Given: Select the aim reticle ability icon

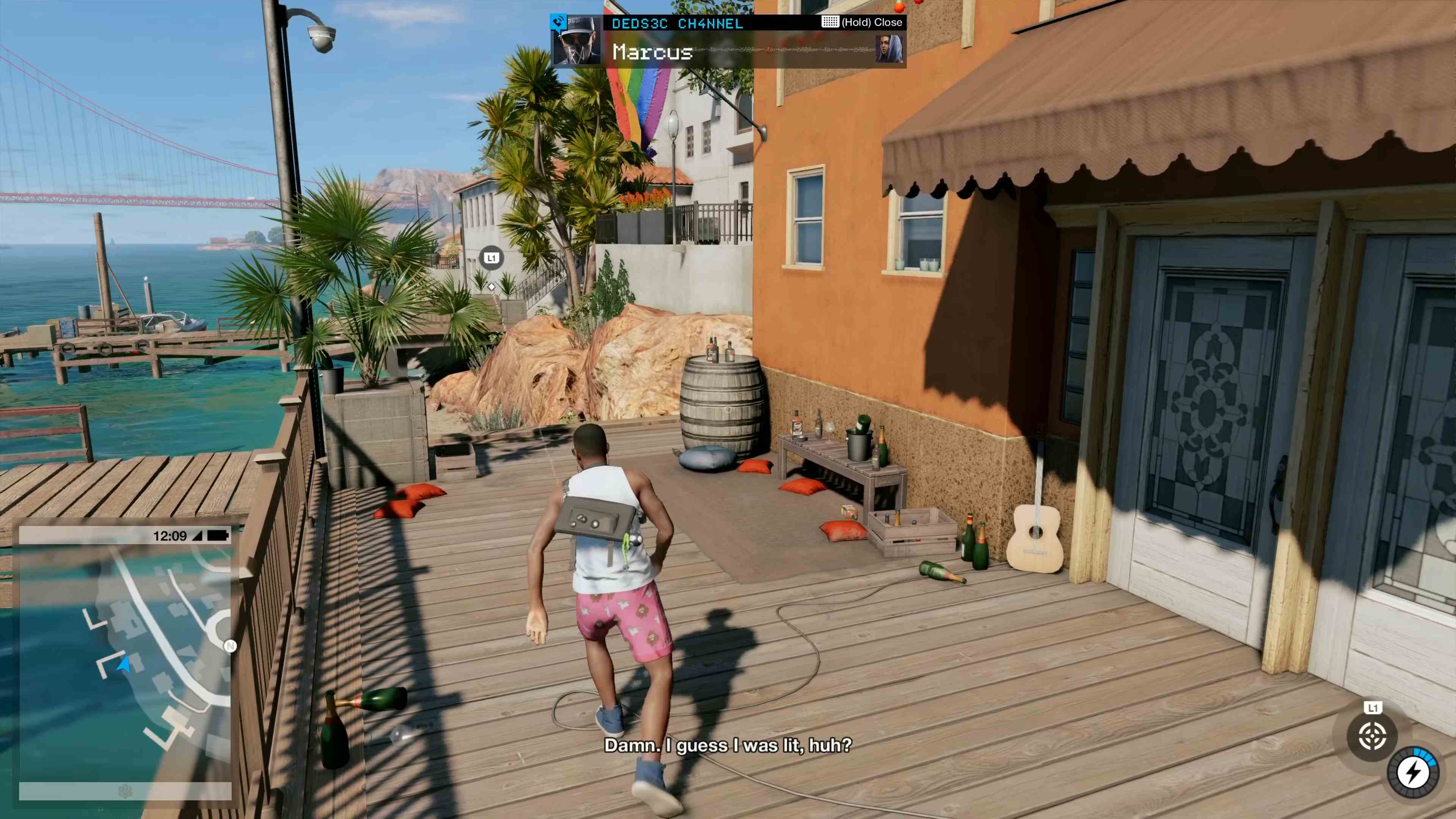Looking at the screenshot, I should tap(1373, 736).
